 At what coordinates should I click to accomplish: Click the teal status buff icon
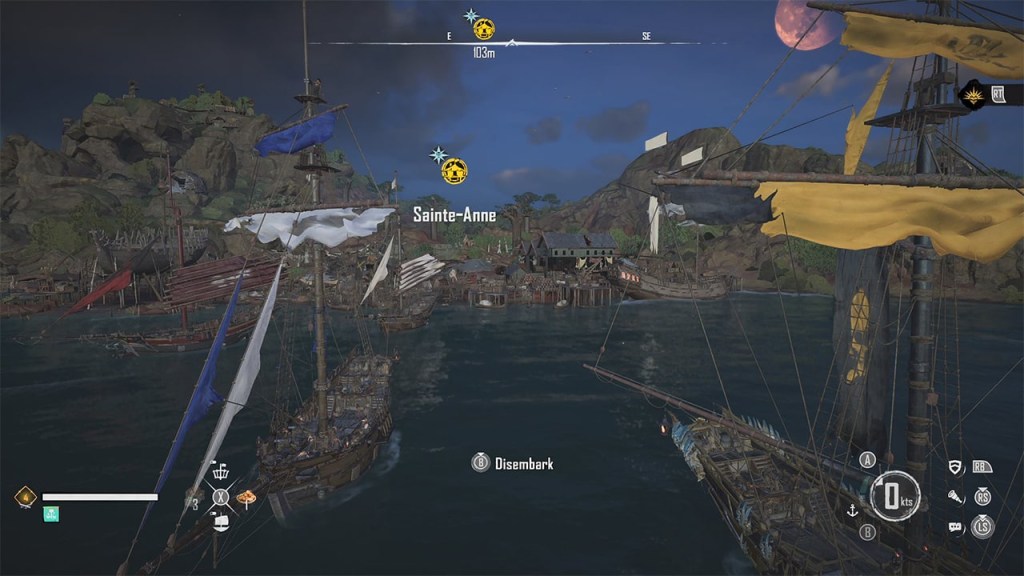click(x=50, y=514)
